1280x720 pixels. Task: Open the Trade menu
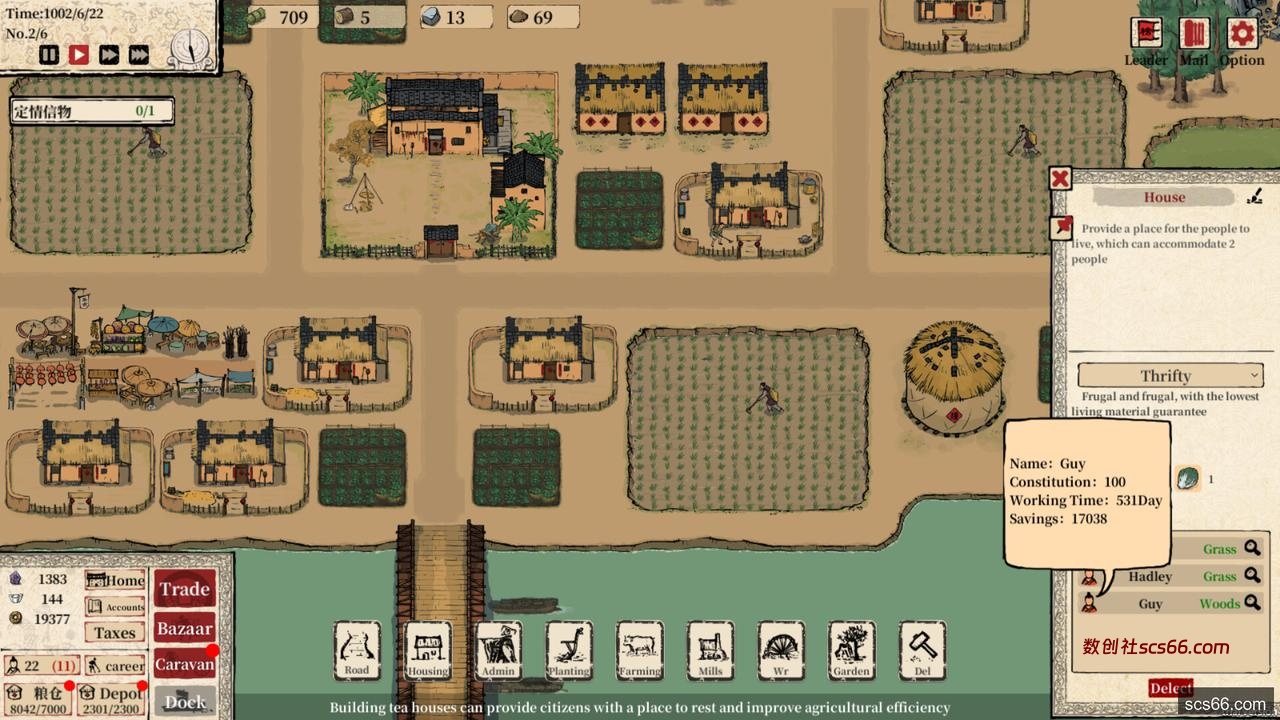[x=185, y=589]
